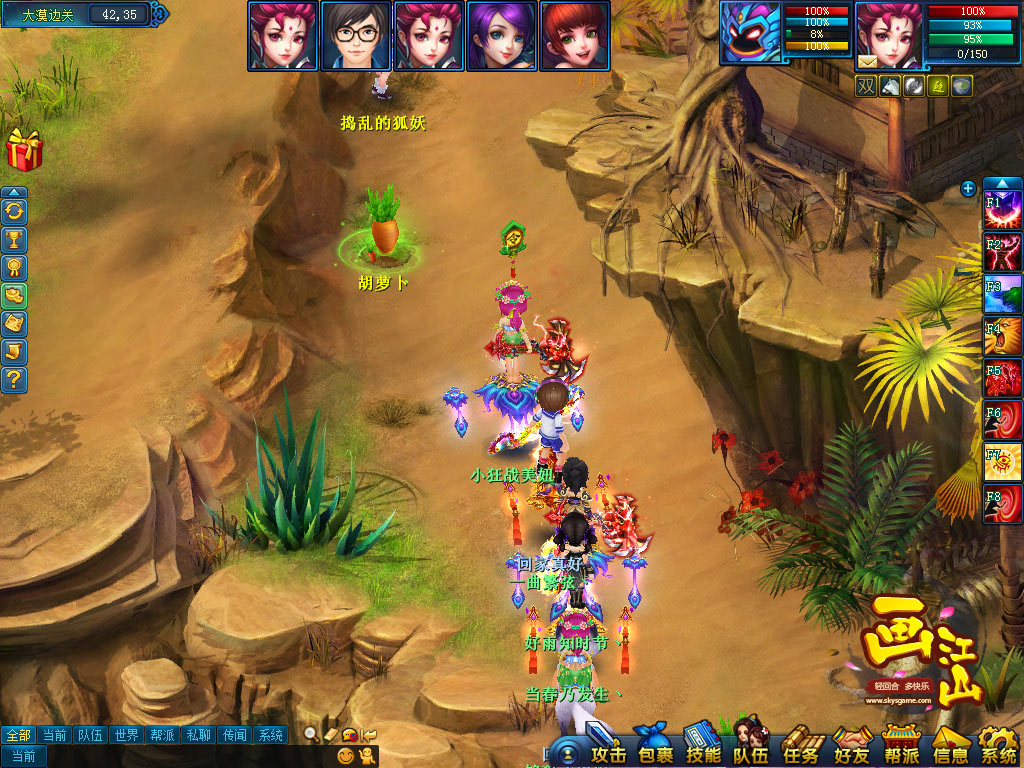Viewport: 1024px width, 768px height.
Task: Switch chat to the 私聊 private tab
Action: point(199,735)
